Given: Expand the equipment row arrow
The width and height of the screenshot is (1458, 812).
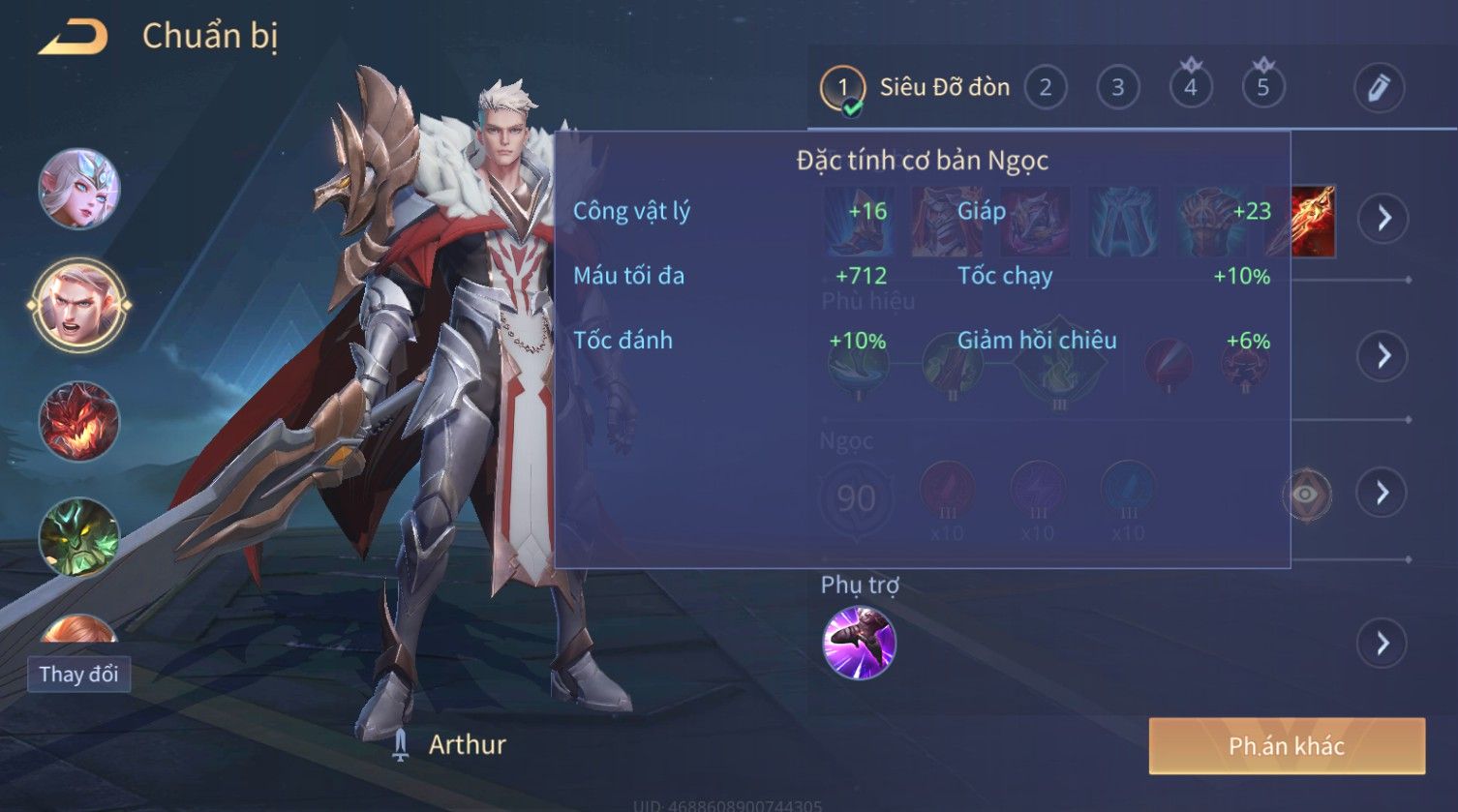Looking at the screenshot, I should click(x=1383, y=218).
